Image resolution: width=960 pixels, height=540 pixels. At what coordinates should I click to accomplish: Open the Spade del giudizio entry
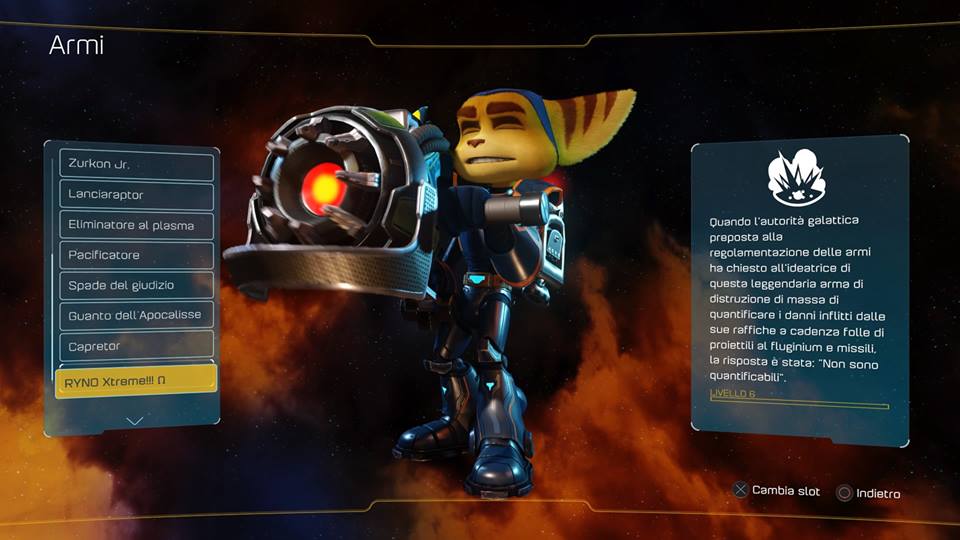[x=136, y=285]
